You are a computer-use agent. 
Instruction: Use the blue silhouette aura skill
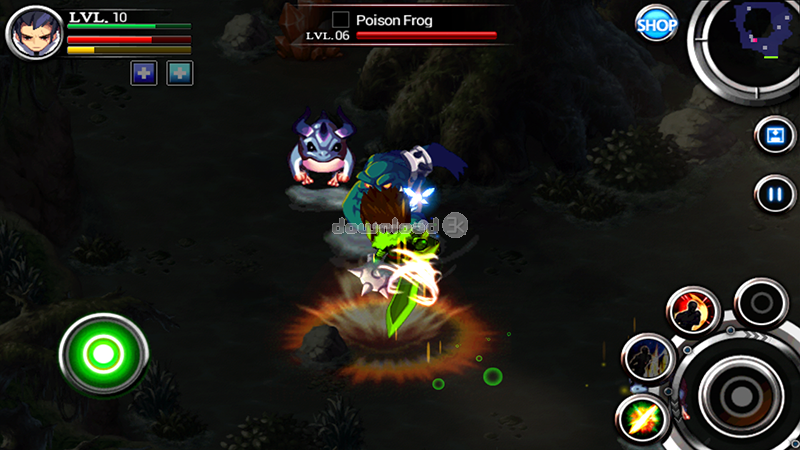coord(647,357)
